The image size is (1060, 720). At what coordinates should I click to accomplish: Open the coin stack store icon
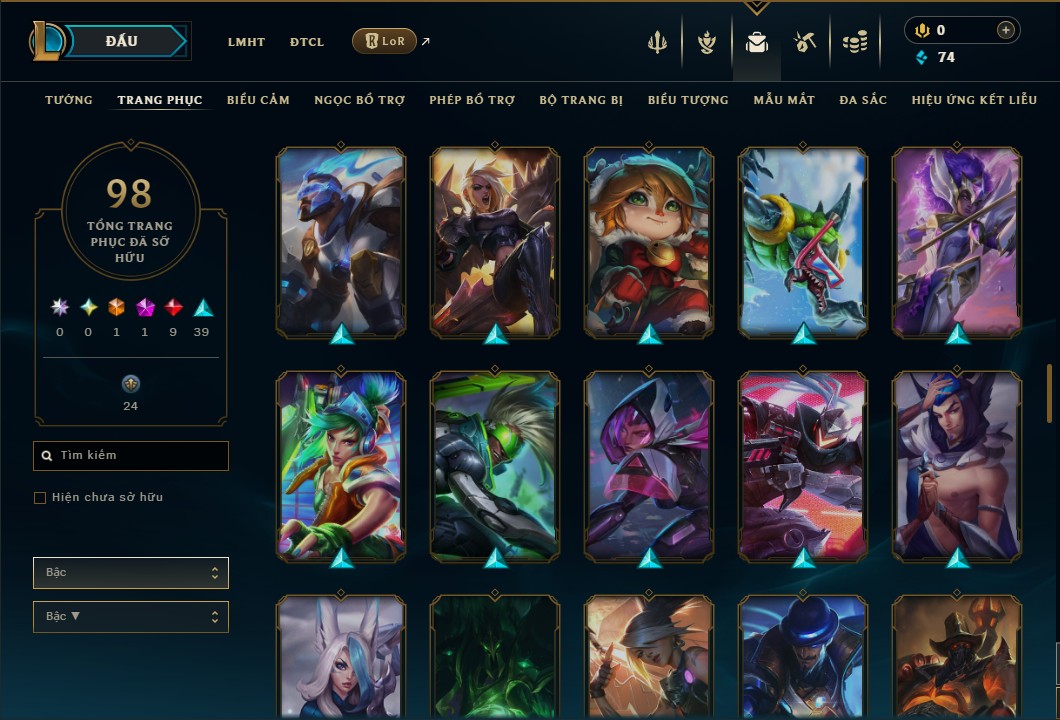coord(854,42)
